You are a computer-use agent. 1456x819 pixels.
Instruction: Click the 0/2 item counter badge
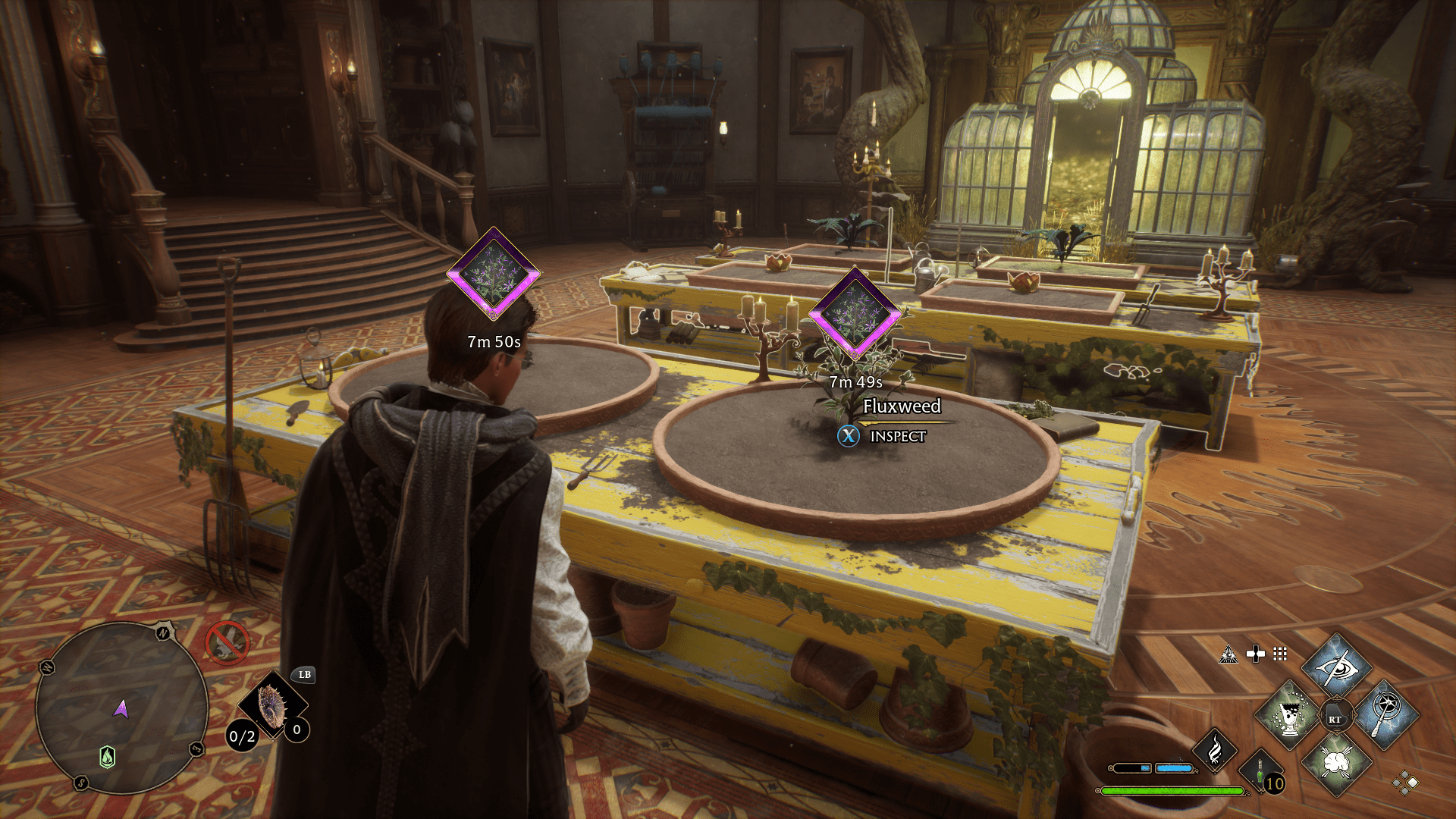pyautogui.click(x=242, y=736)
